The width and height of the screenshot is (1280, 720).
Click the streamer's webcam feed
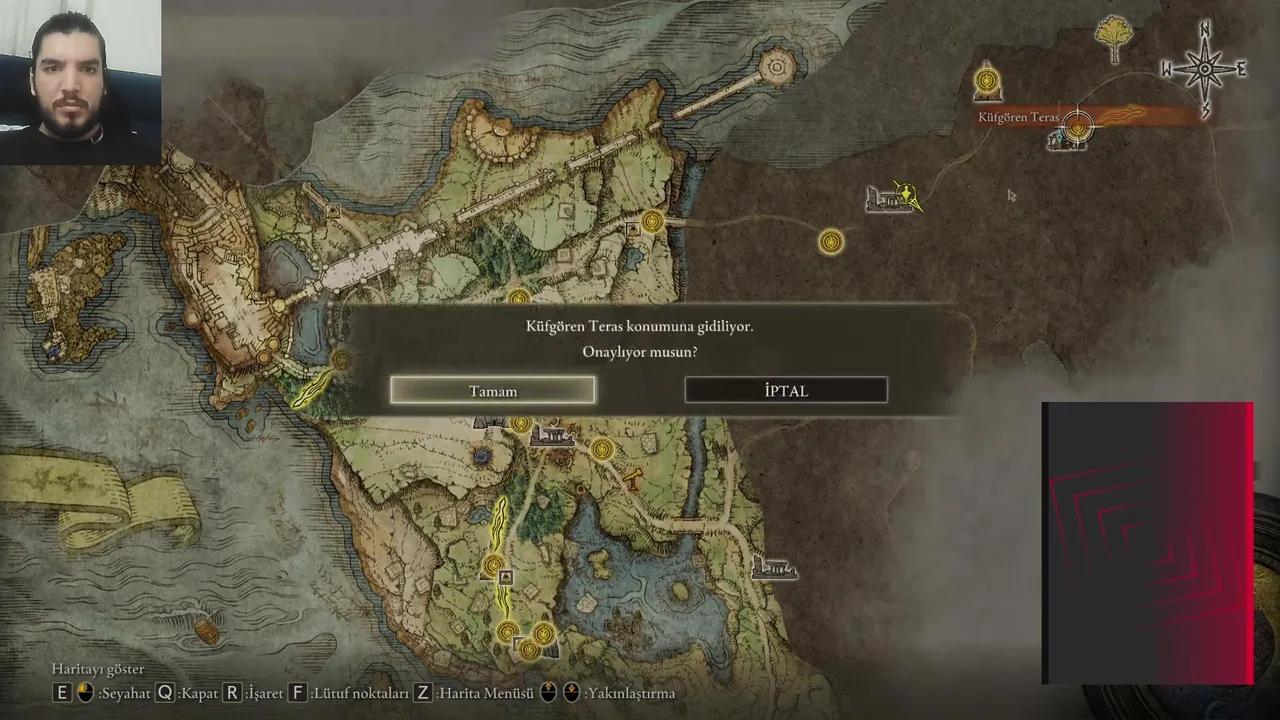(x=80, y=82)
